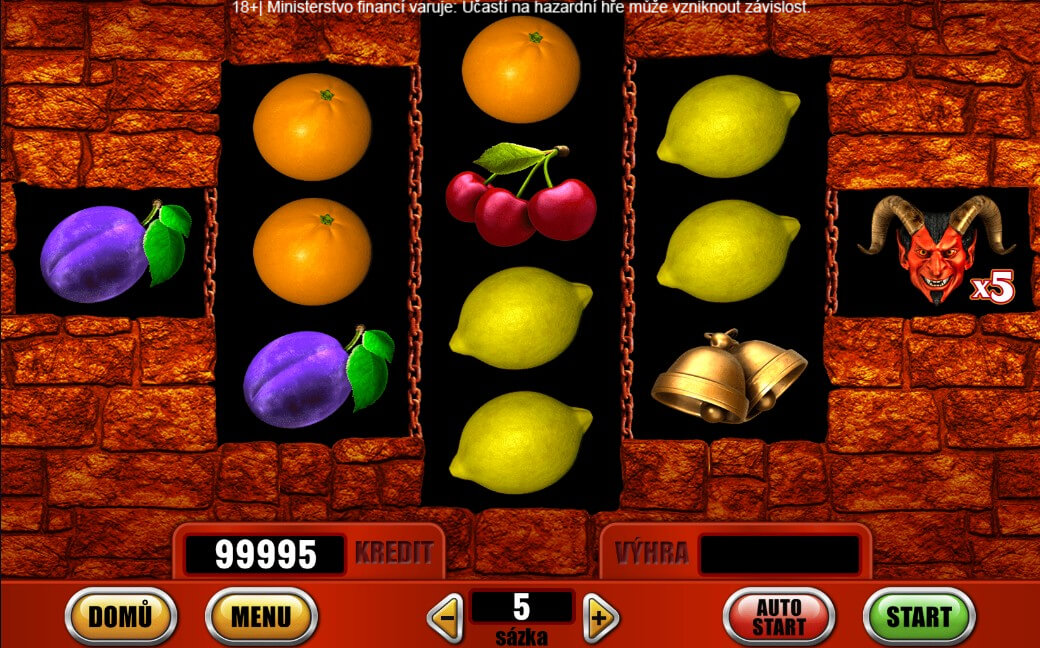Decrease the bet with the minus arrow
The image size is (1040, 648).
(x=445, y=618)
